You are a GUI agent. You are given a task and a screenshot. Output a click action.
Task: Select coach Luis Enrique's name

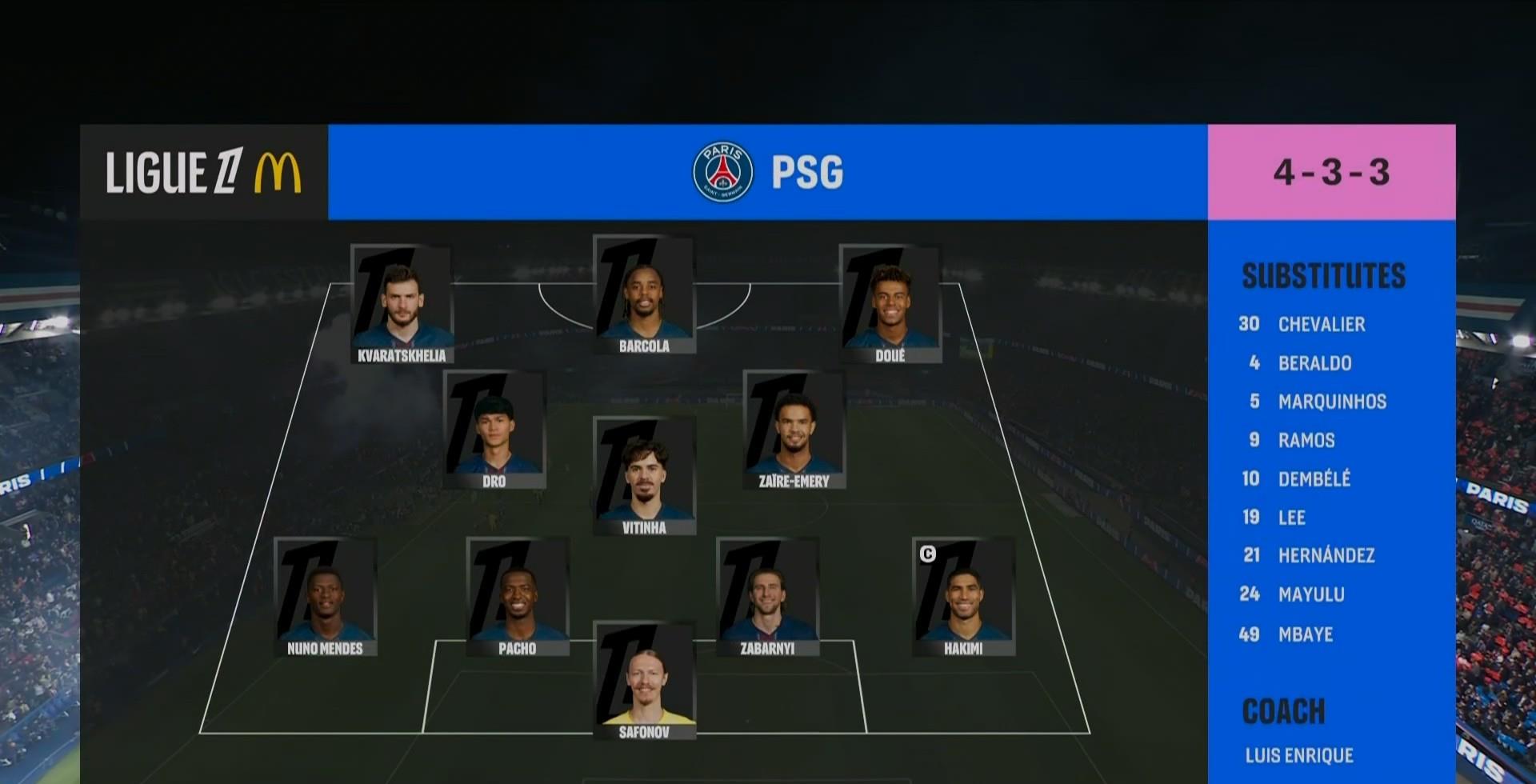point(1299,755)
